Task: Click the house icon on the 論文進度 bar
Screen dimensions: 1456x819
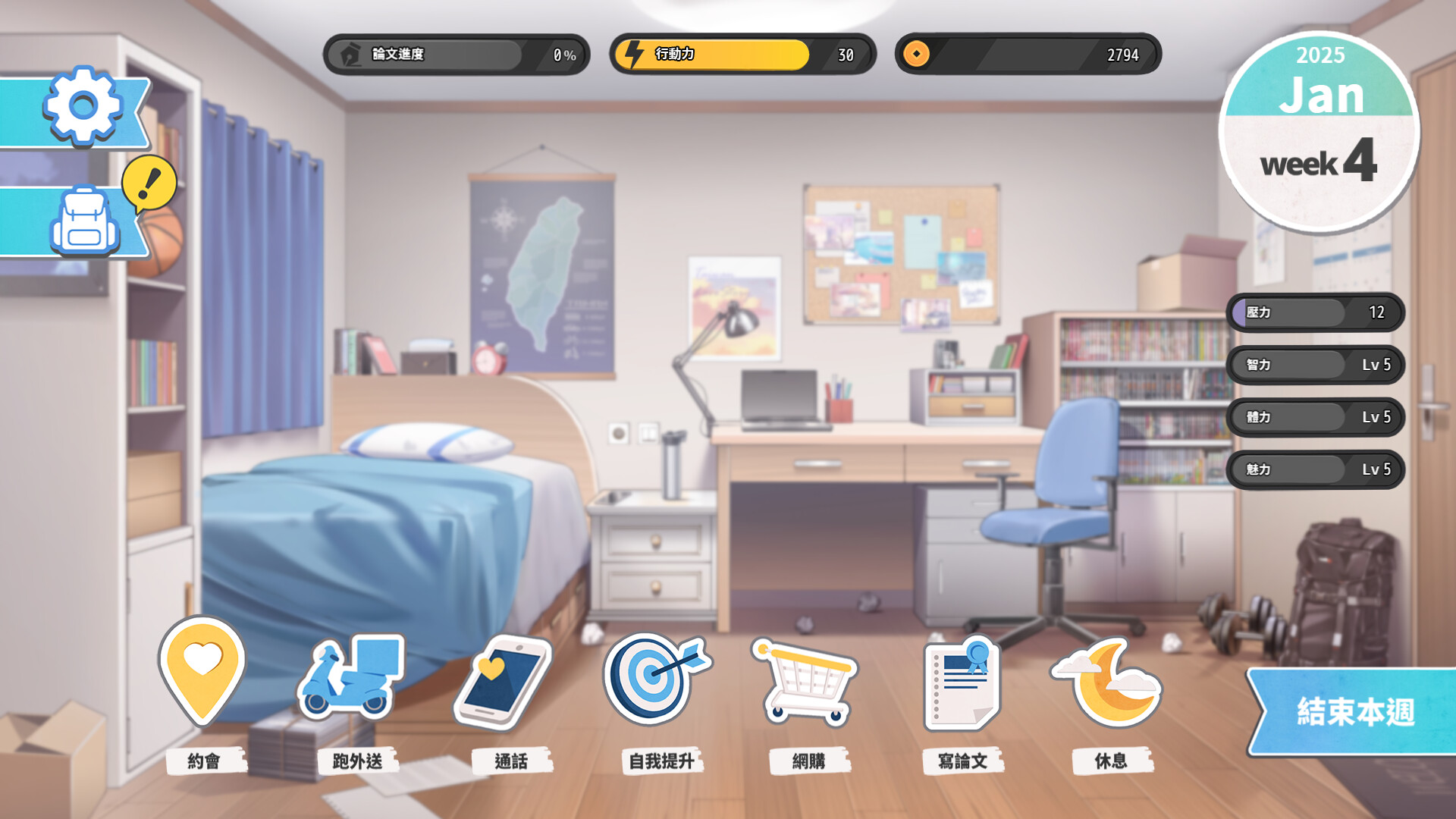Action: 350,54
